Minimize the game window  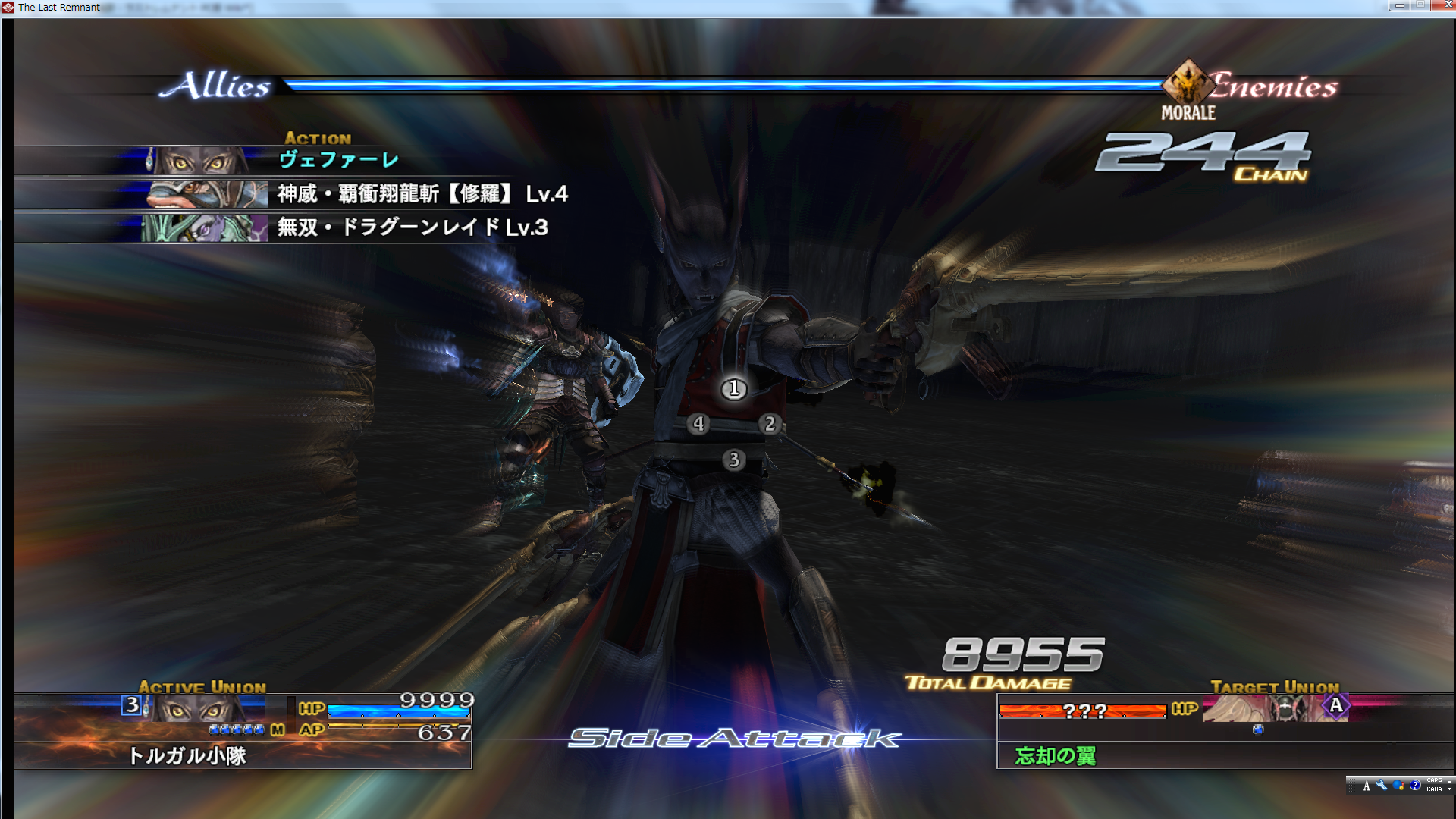click(1400, 5)
